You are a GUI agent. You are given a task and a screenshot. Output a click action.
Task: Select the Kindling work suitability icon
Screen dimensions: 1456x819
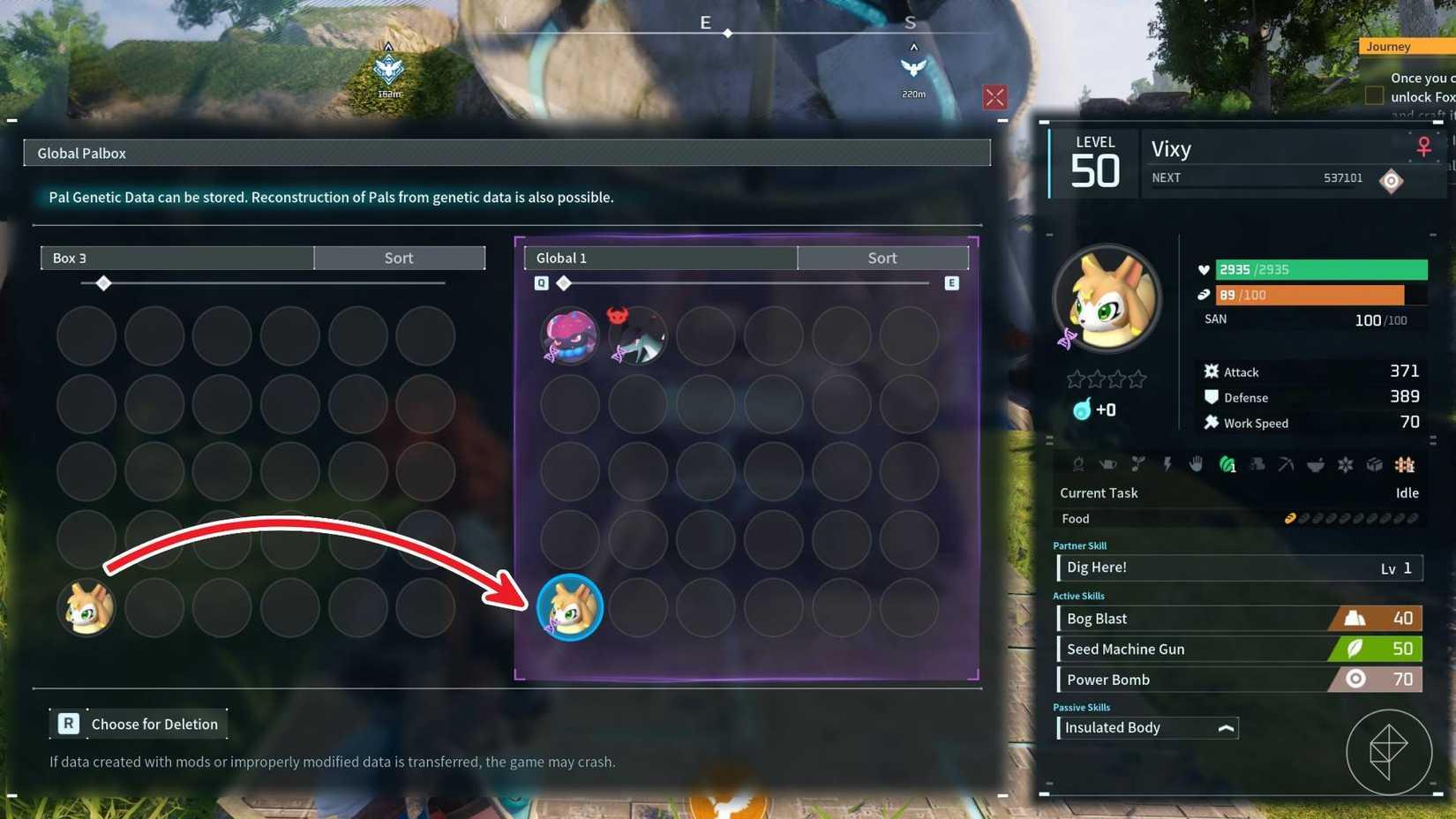(x=1078, y=465)
